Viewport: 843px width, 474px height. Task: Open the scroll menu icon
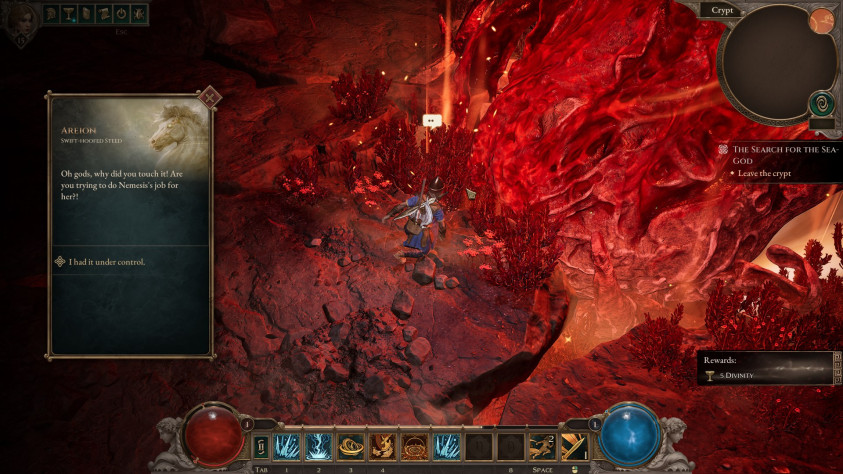103,14
